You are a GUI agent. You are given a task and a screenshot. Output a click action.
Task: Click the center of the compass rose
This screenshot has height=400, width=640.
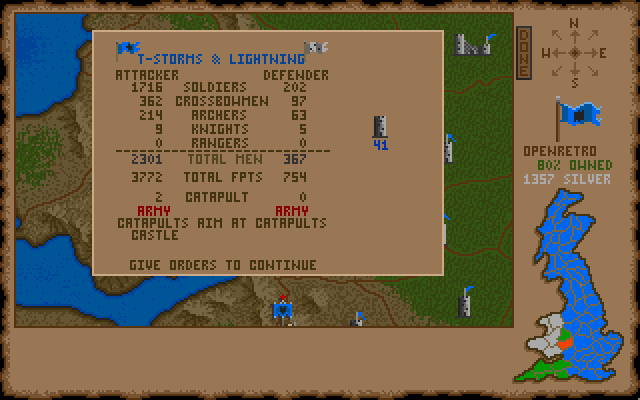click(573, 52)
